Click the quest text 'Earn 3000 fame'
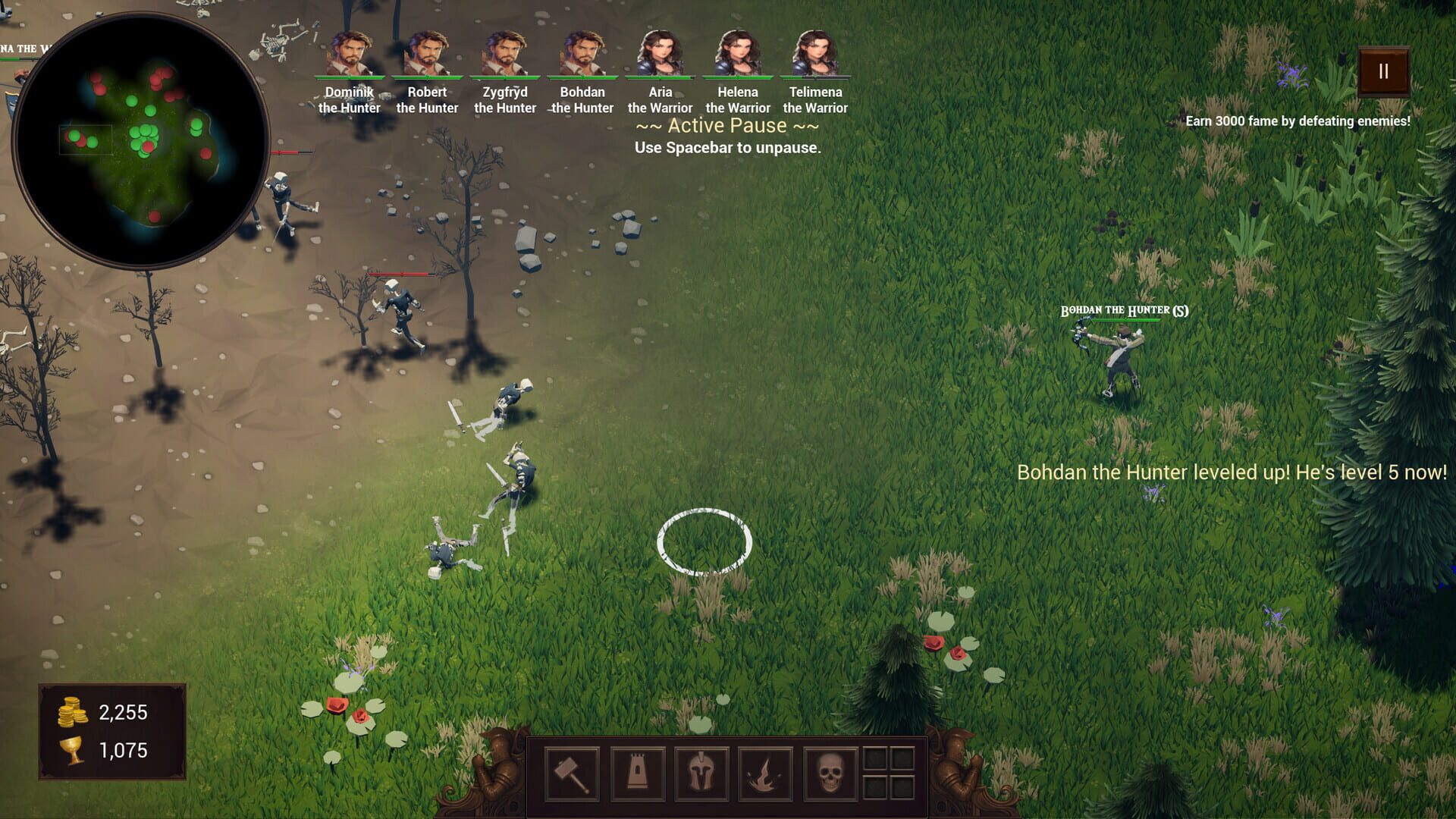Screen dimensions: 1456x819 point(1298,120)
